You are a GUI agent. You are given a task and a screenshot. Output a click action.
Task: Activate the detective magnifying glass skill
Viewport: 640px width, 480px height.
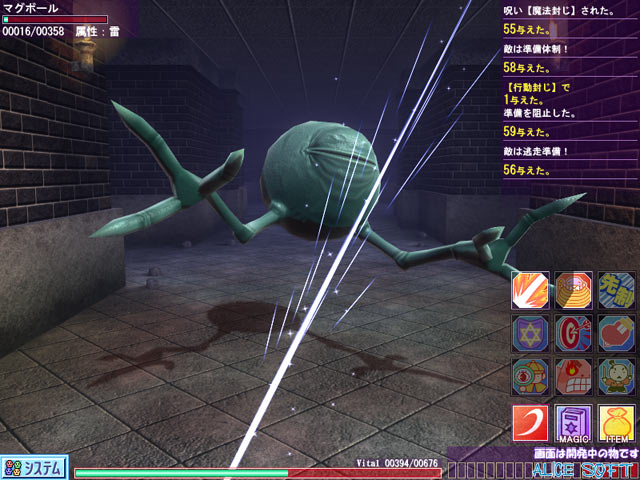530,376
